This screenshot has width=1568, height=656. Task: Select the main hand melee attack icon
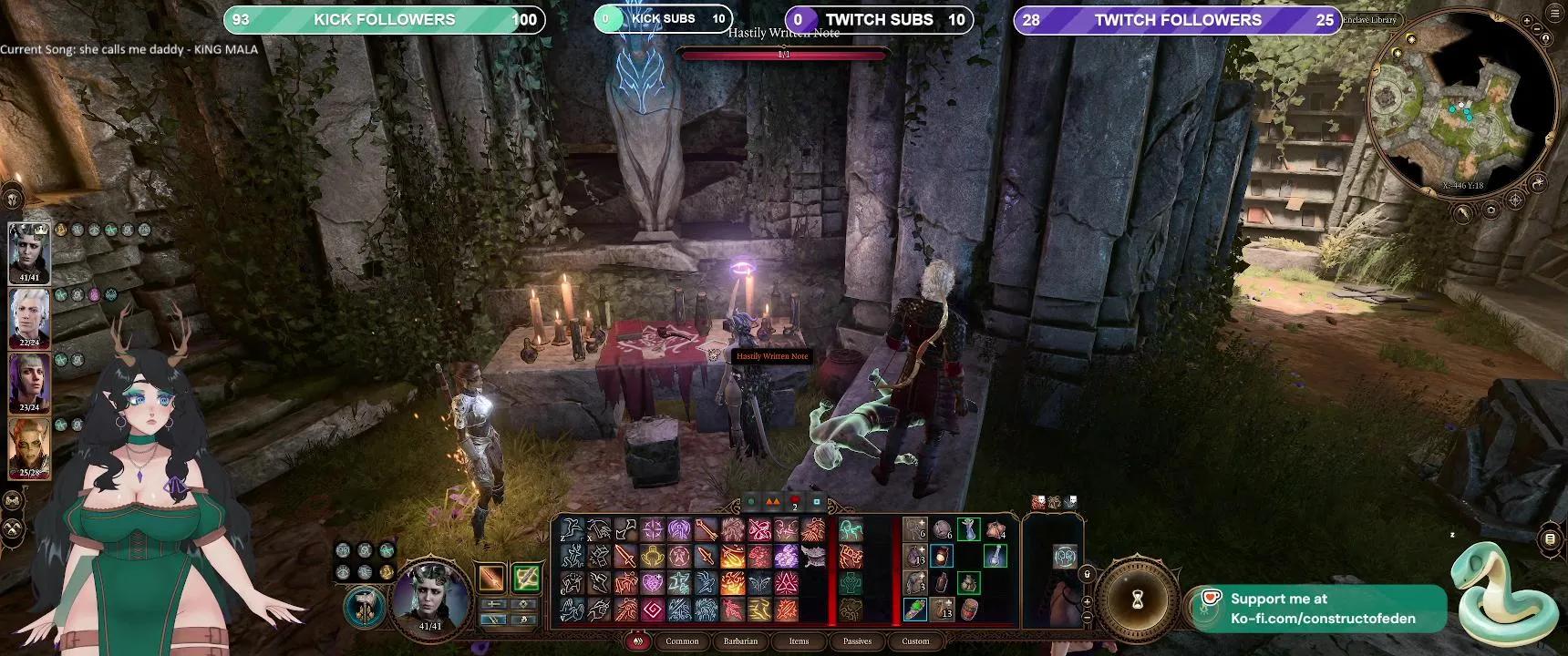492,578
